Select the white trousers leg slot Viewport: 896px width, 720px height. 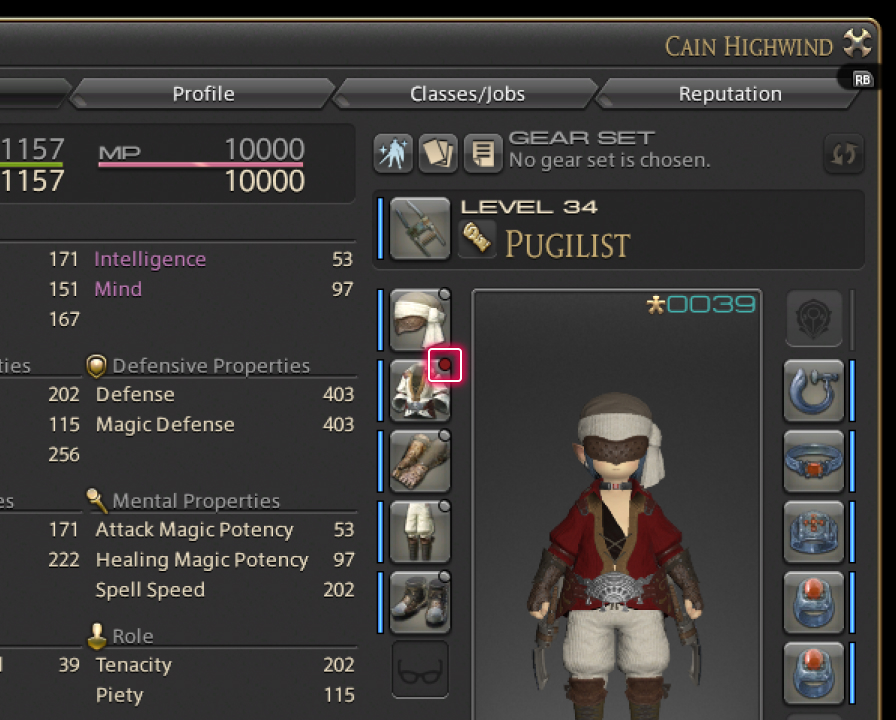pos(419,531)
